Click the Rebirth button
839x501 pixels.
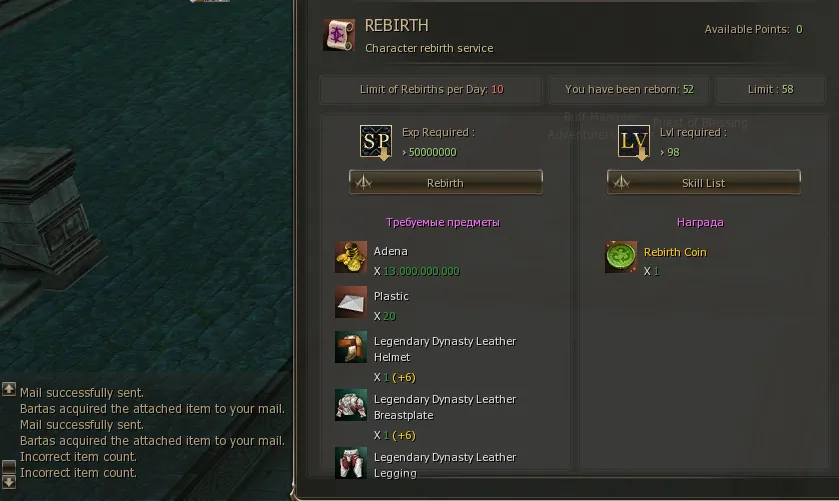pyautogui.click(x=445, y=183)
